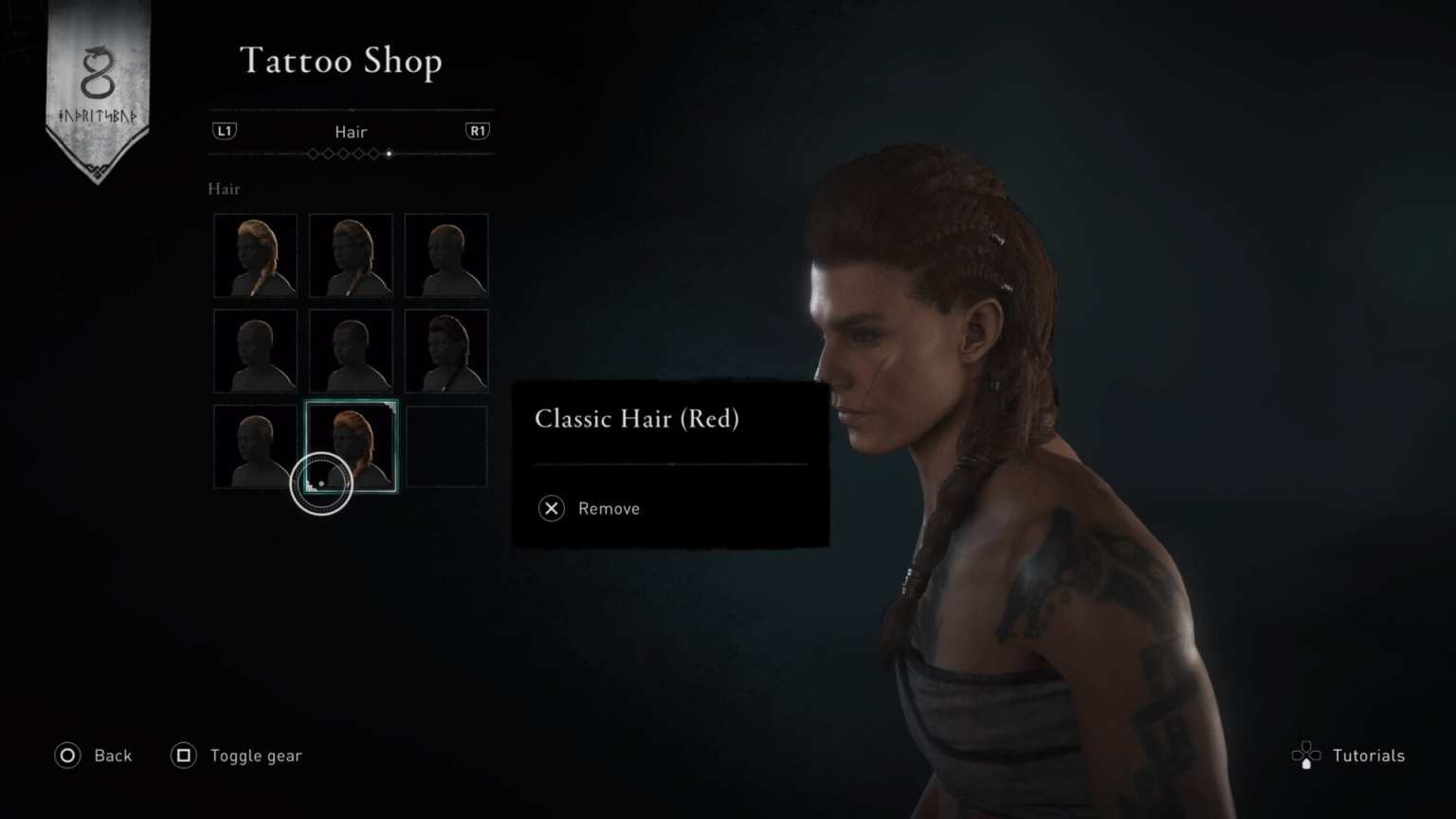Viewport: 1456px width, 819px height.
Task: Click the Remove button text
Action: click(609, 508)
